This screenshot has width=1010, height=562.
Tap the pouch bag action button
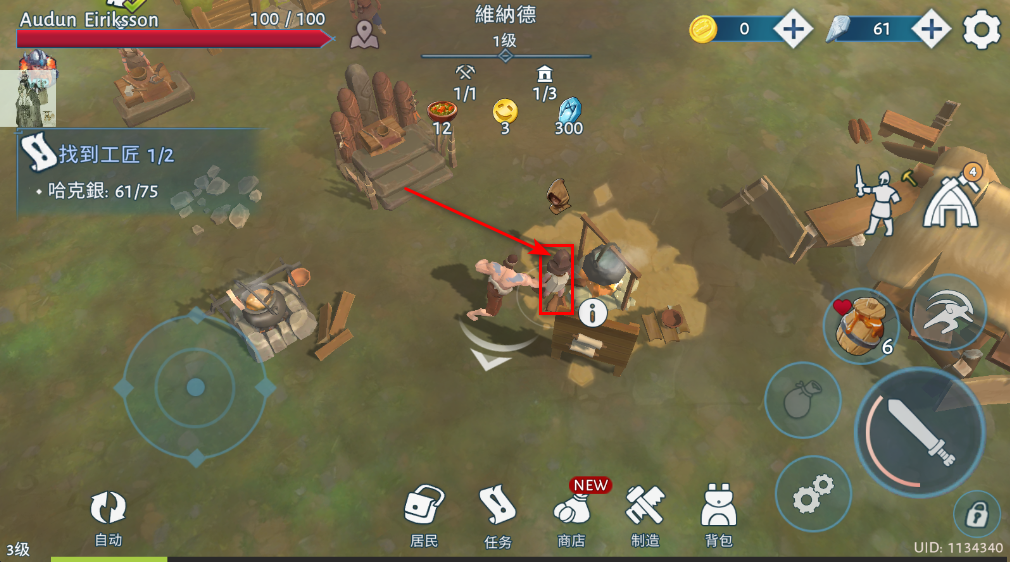pyautogui.click(x=802, y=400)
